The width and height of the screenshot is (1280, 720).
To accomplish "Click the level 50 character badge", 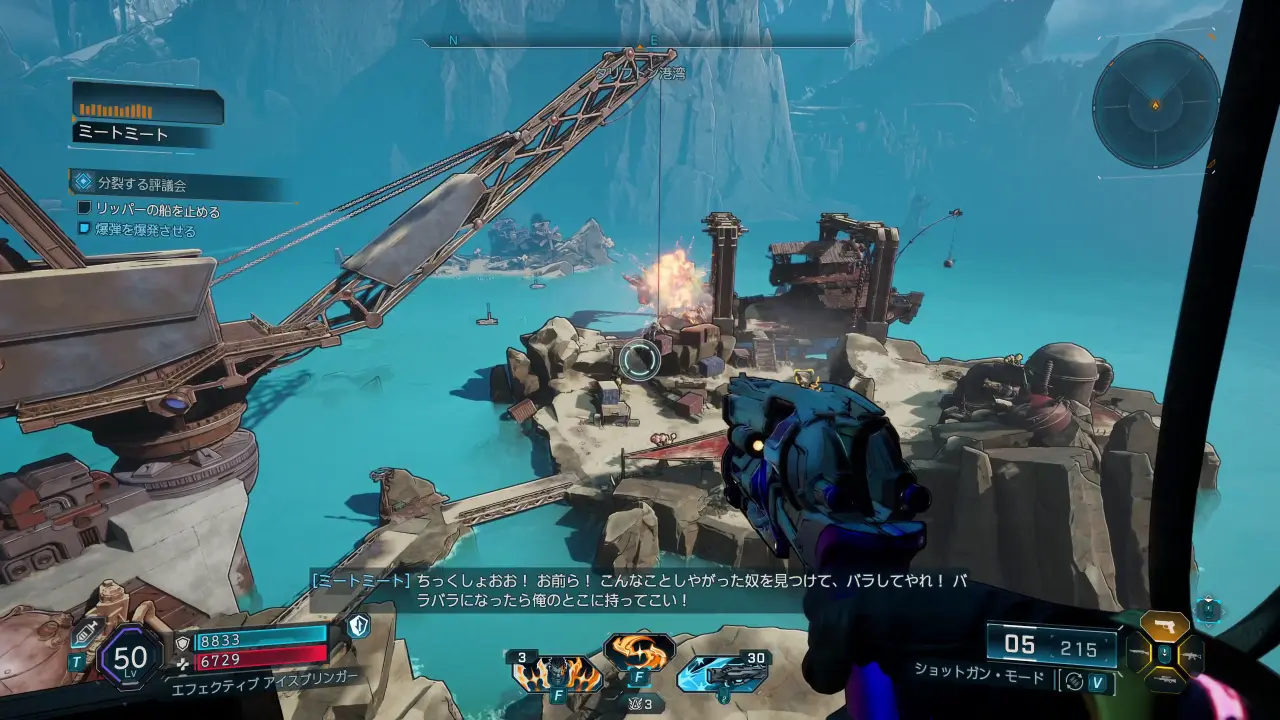I will 130,658.
